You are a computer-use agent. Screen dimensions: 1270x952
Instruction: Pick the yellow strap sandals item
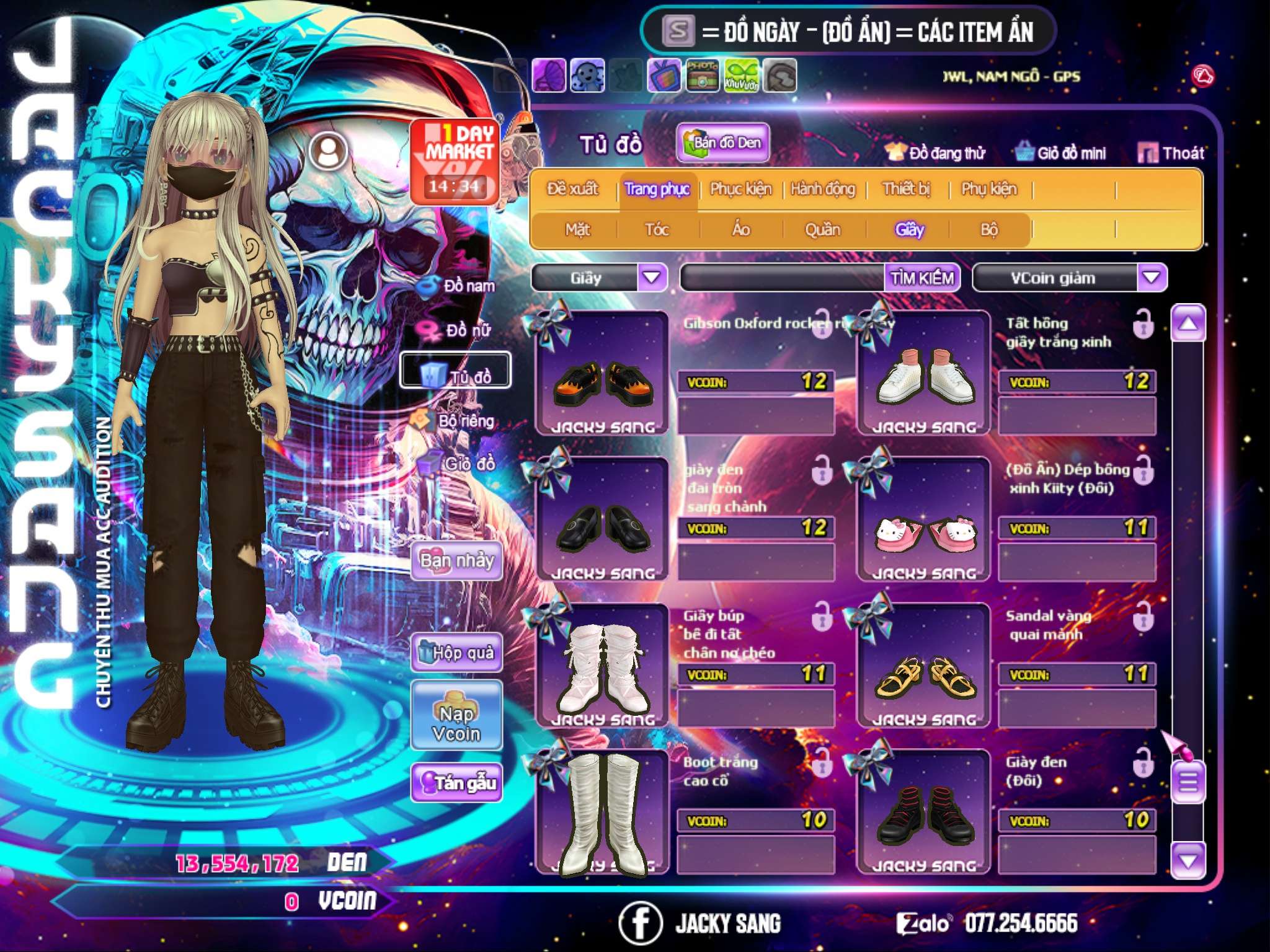pos(923,677)
